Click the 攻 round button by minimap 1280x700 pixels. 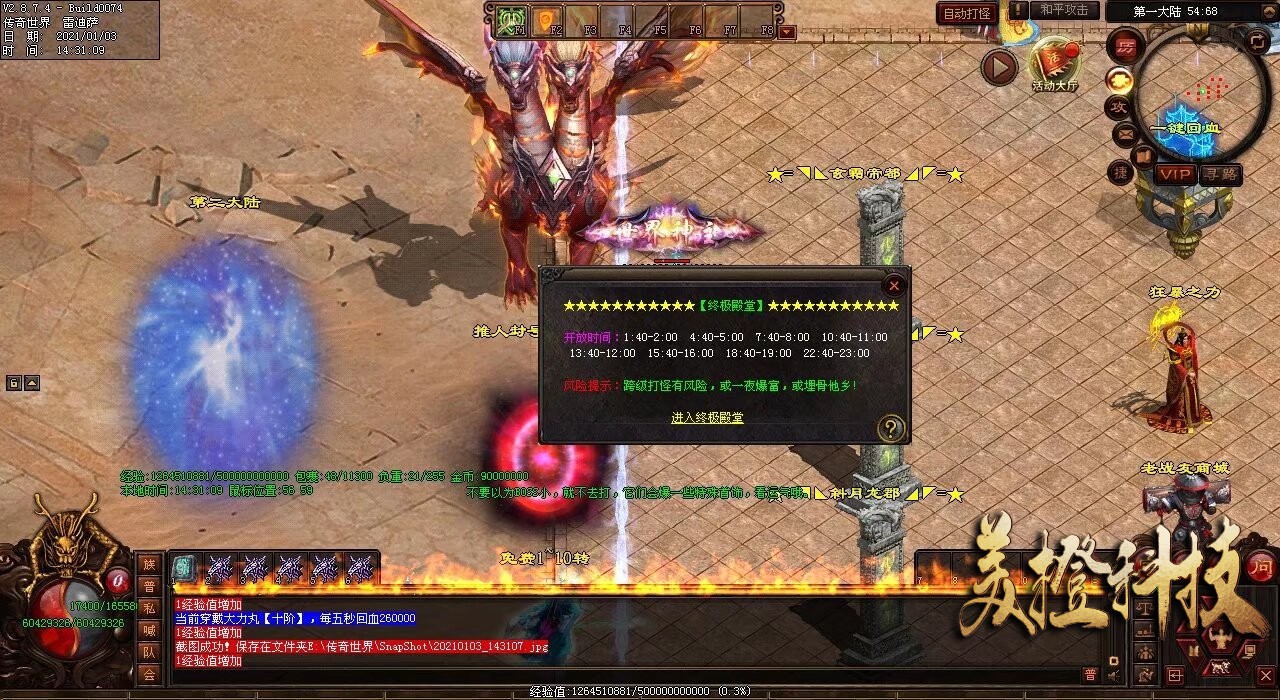point(1117,106)
